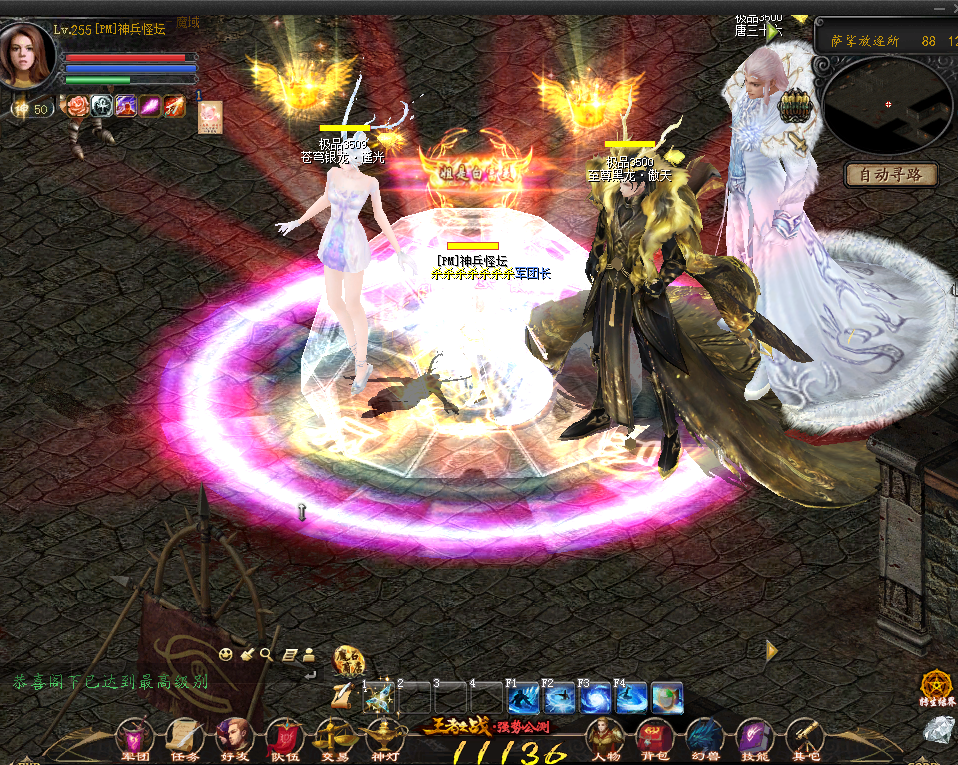Click the 自动寻路 auto-pathfinding button
Screen dimensions: 958x765
(x=891, y=175)
